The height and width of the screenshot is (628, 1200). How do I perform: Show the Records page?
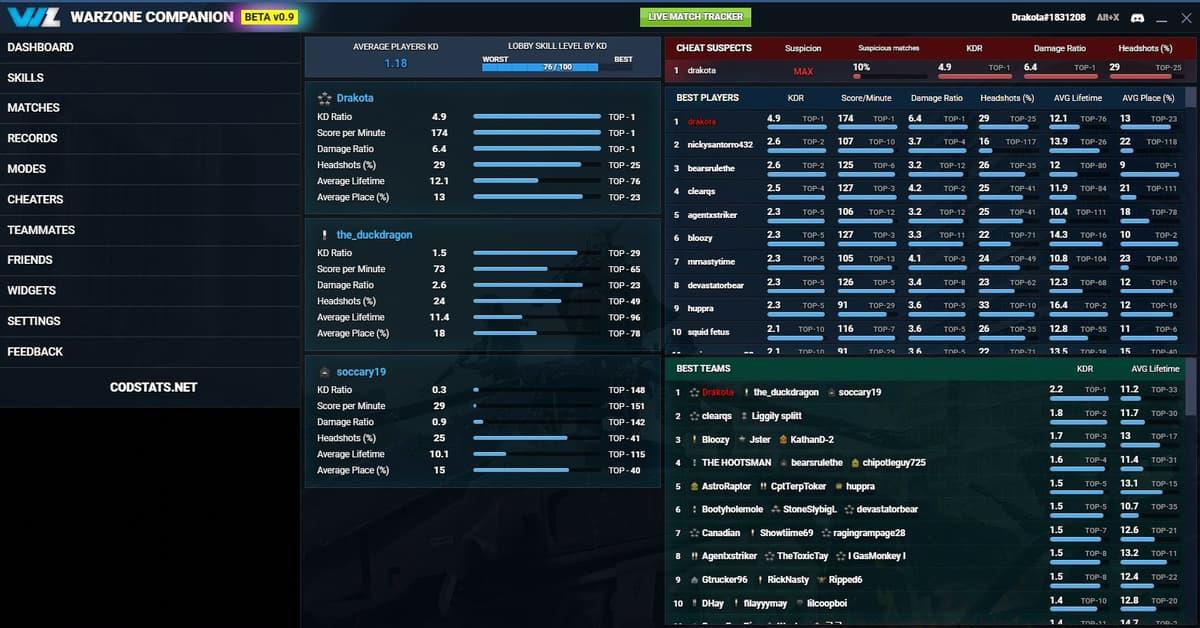pyautogui.click(x=32, y=138)
